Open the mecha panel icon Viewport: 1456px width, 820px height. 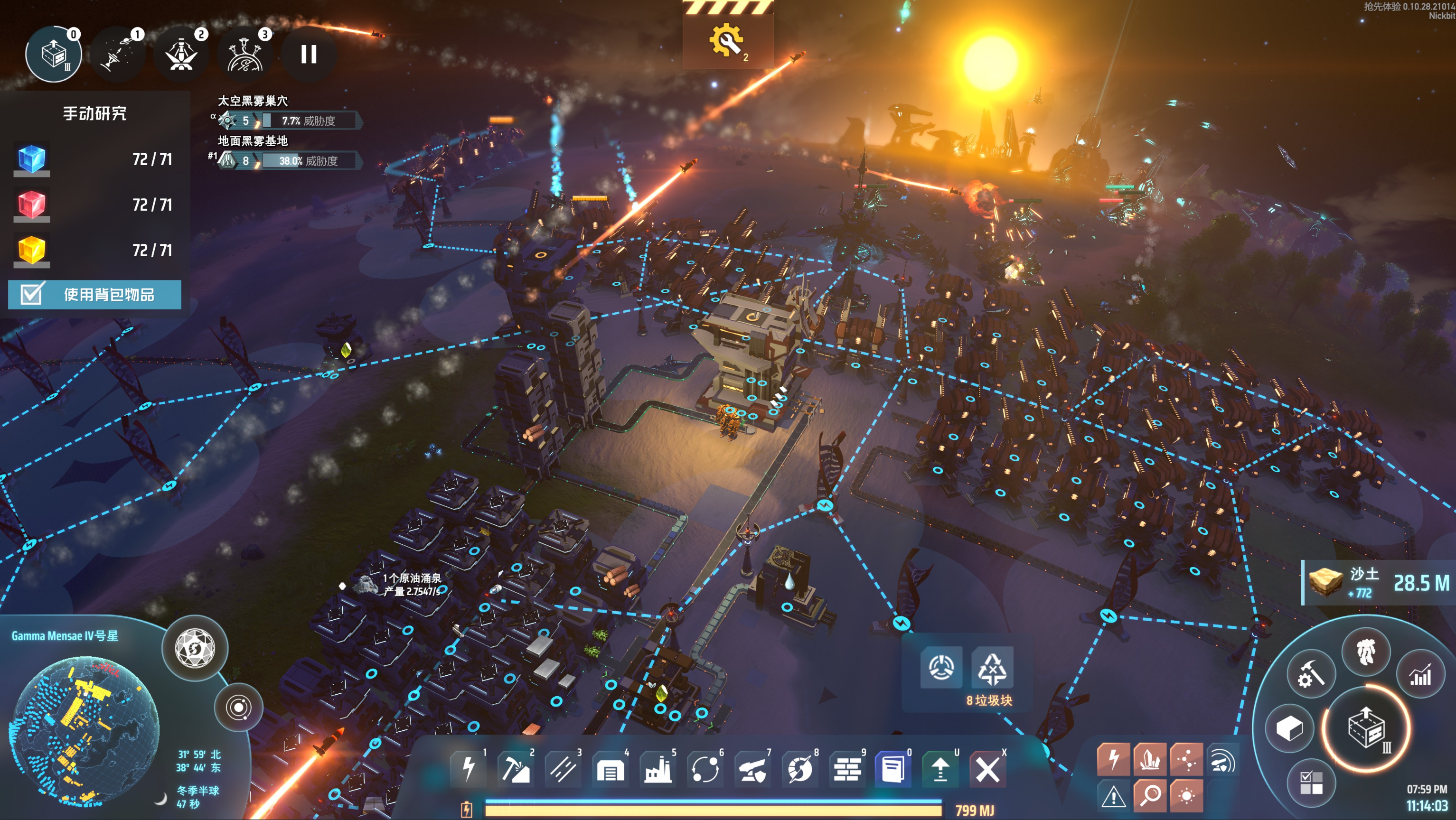click(1366, 652)
